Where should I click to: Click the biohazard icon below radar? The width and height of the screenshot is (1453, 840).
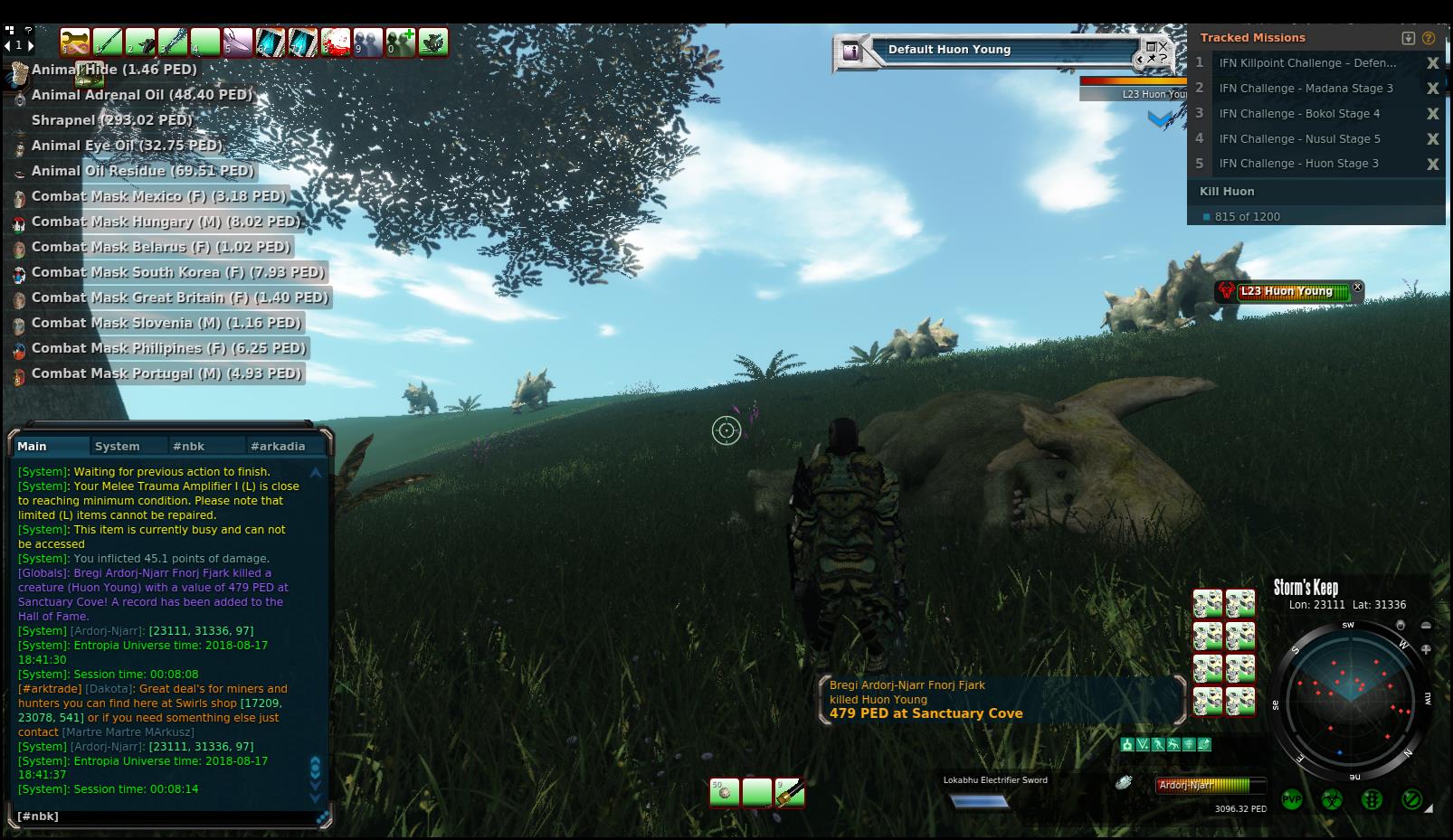point(1332,800)
